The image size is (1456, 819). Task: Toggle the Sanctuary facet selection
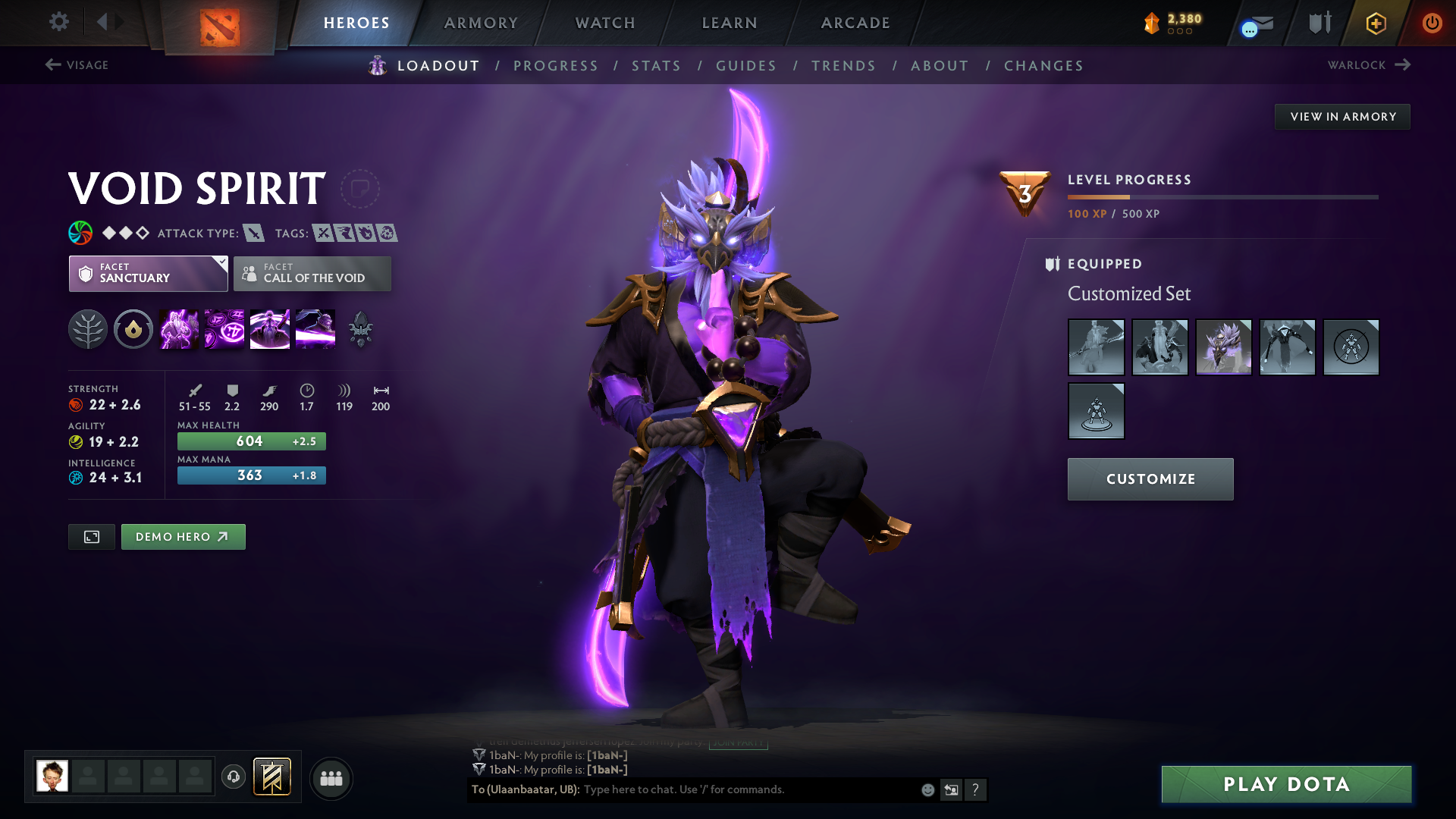click(x=148, y=274)
